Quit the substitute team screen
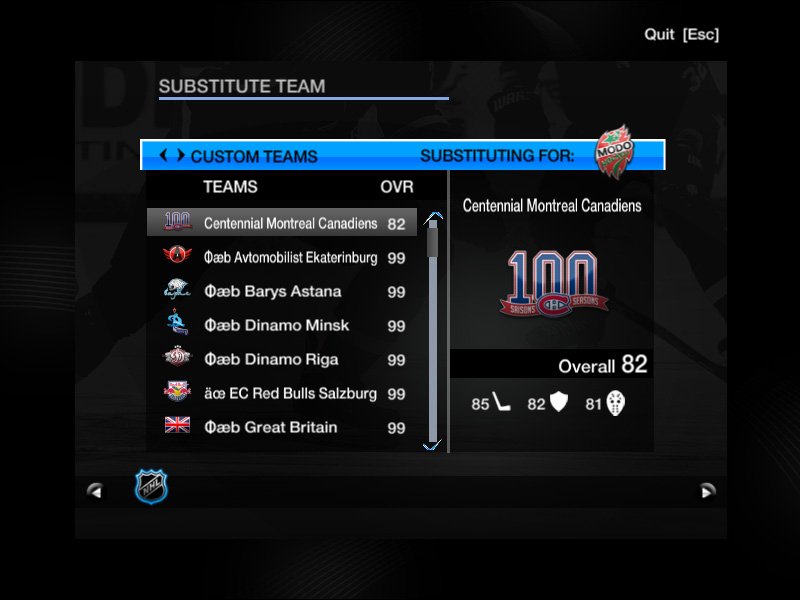 681,35
